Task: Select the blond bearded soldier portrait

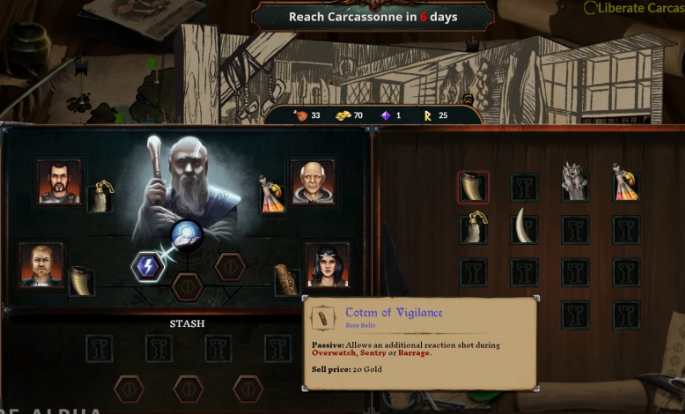Action: click(42, 264)
